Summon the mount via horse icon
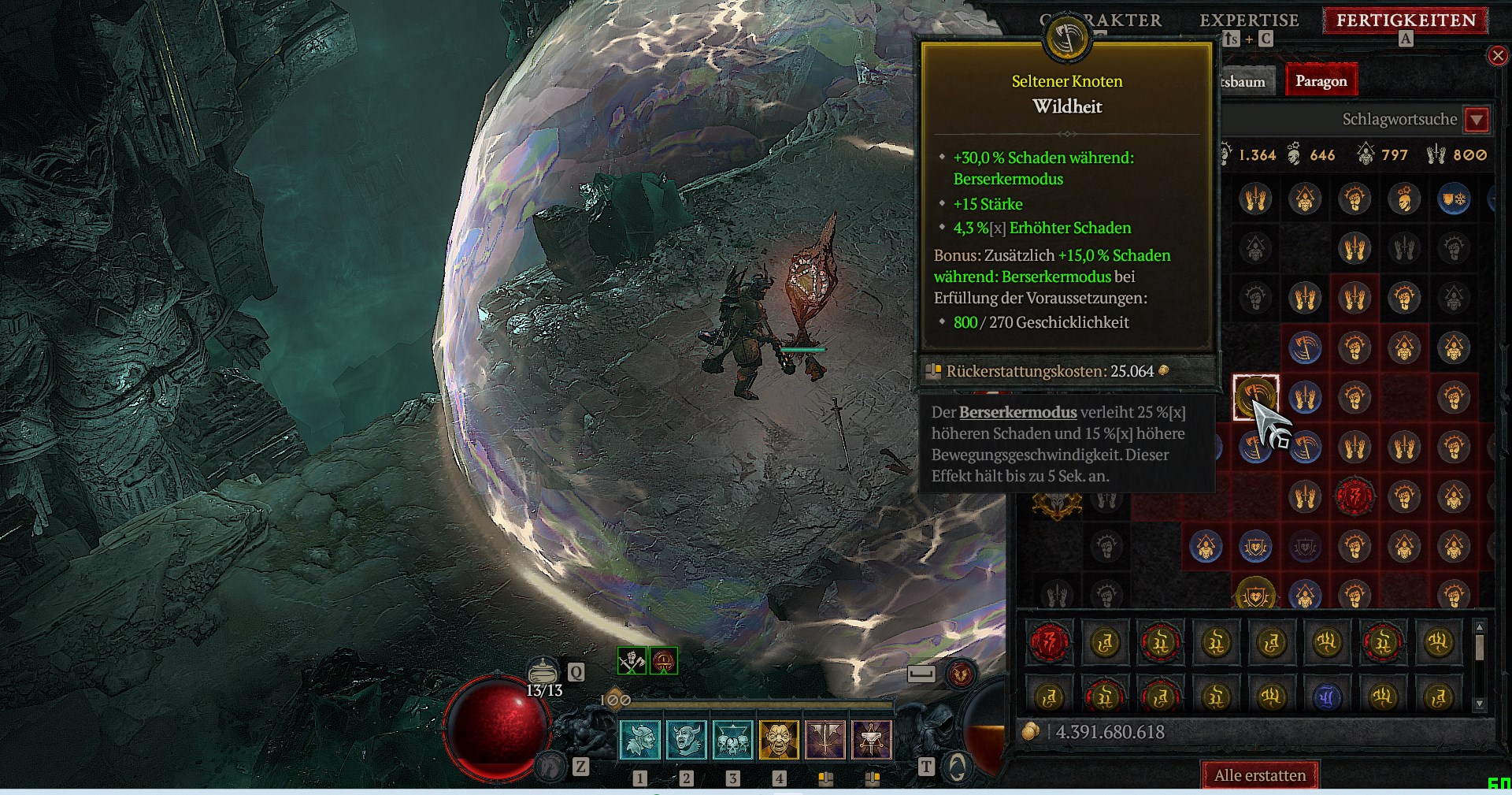1512x795 pixels. tap(550, 765)
